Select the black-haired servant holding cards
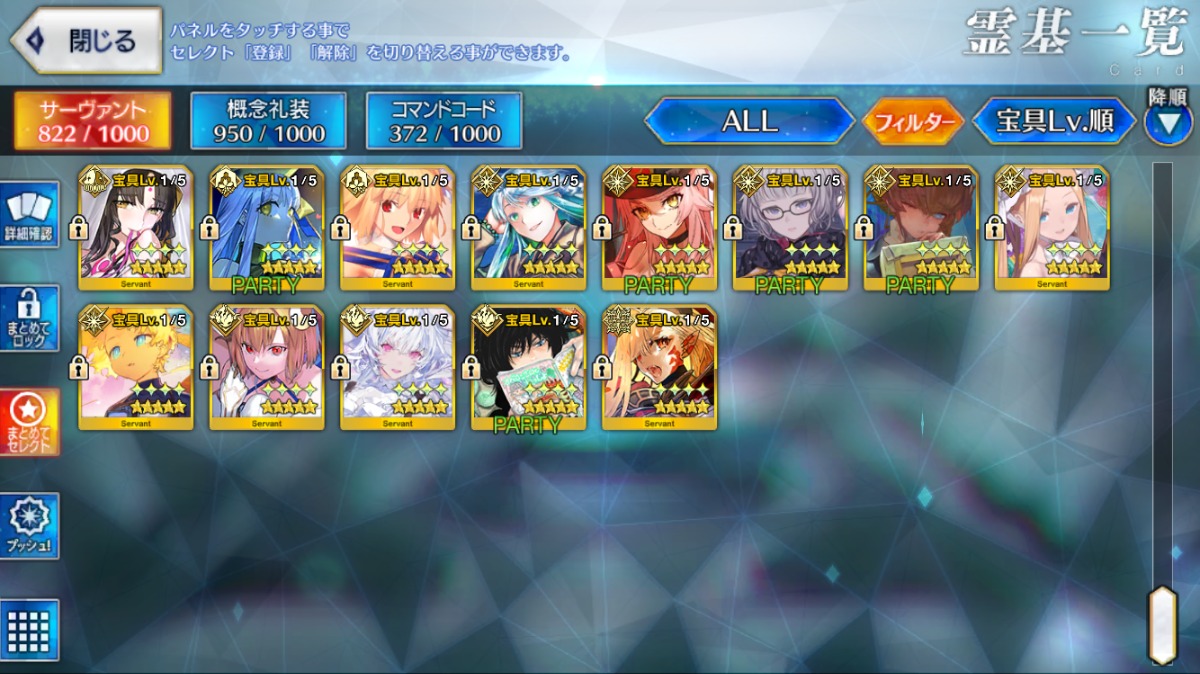 coord(528,367)
